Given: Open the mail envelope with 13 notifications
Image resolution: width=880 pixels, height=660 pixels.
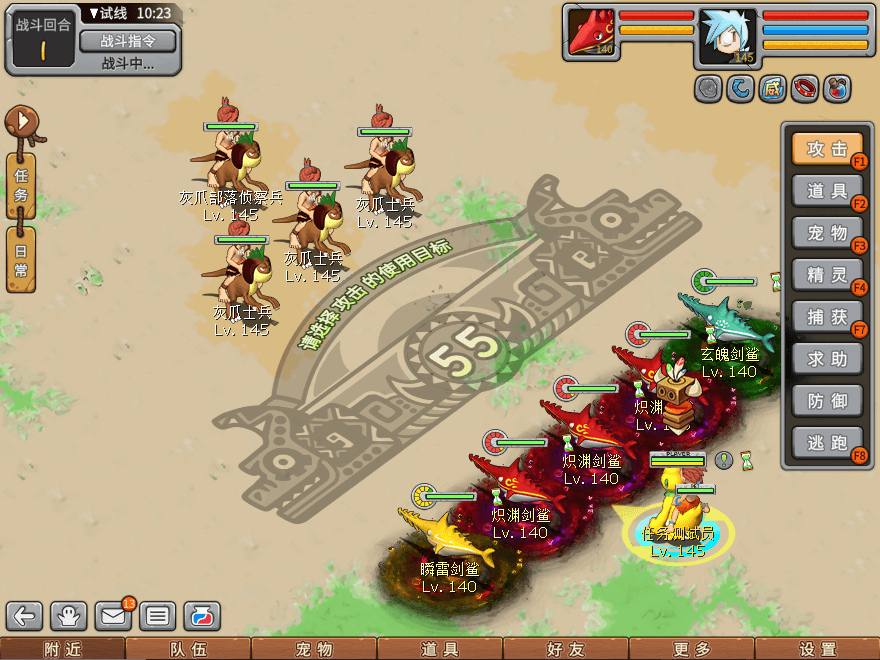Looking at the screenshot, I should [113, 615].
